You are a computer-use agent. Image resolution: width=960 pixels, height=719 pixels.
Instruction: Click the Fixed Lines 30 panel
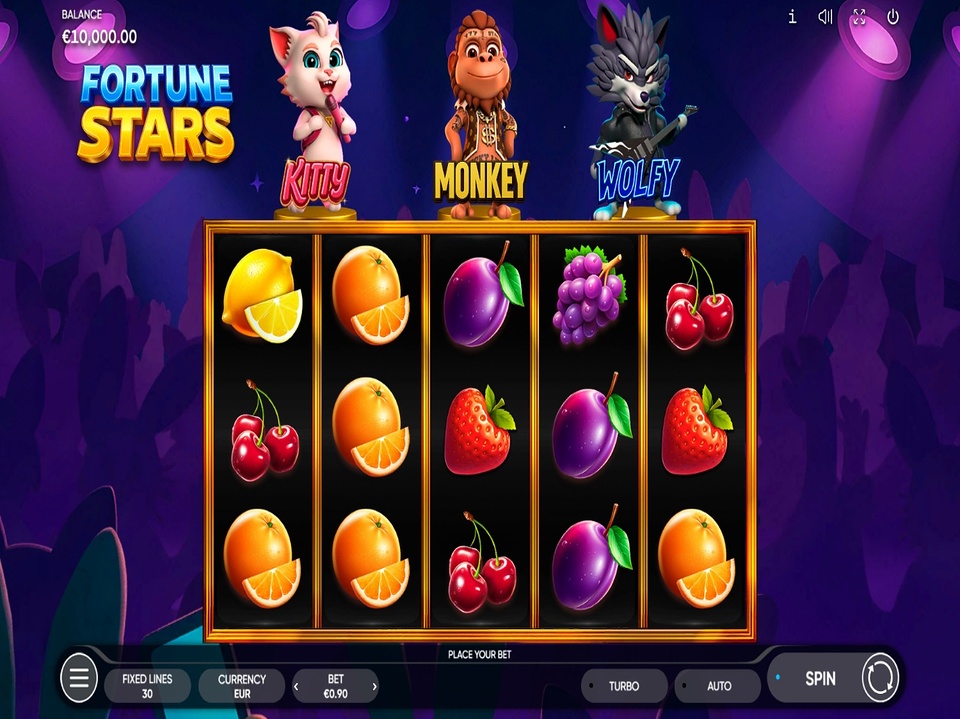click(147, 685)
